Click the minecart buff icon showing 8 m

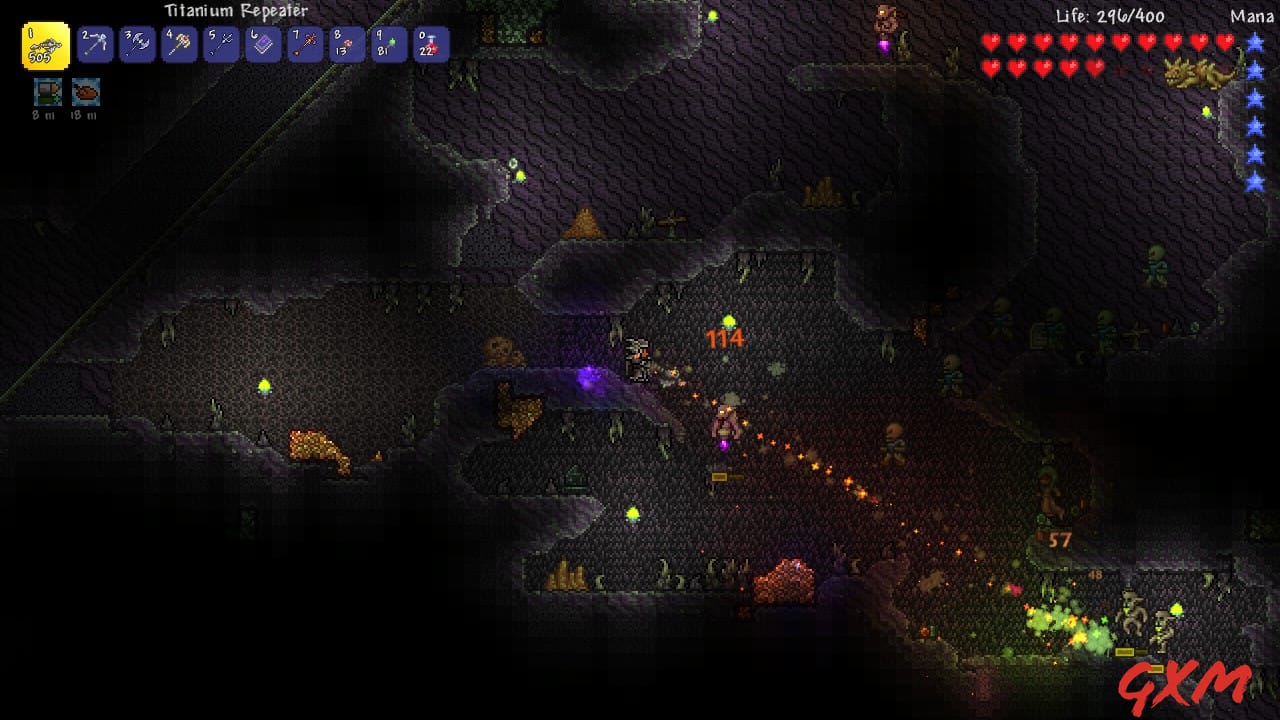click(x=47, y=91)
